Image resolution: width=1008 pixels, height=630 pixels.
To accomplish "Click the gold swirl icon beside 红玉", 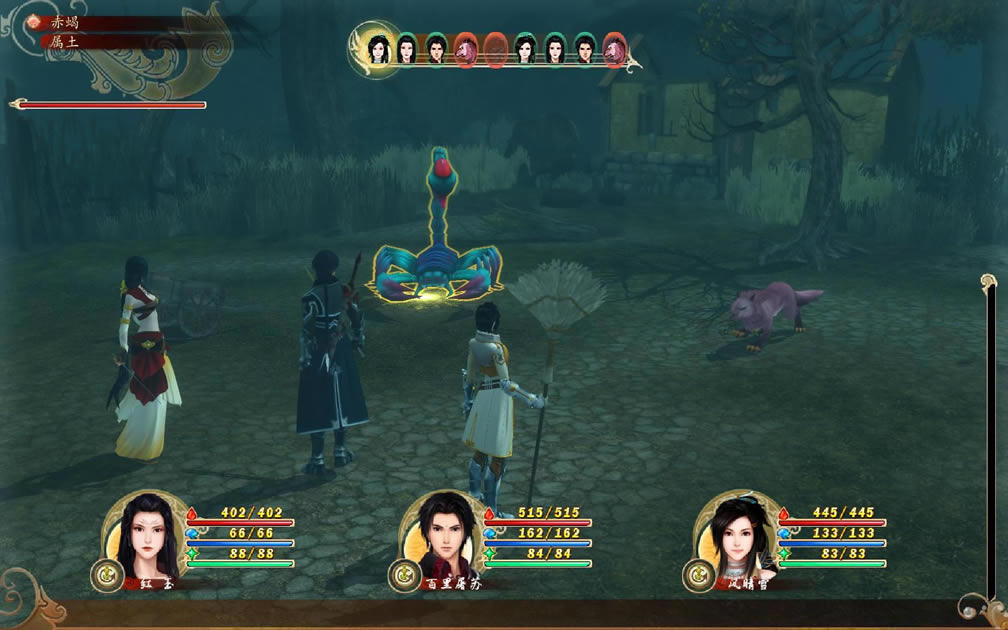I will pyautogui.click(x=106, y=575).
